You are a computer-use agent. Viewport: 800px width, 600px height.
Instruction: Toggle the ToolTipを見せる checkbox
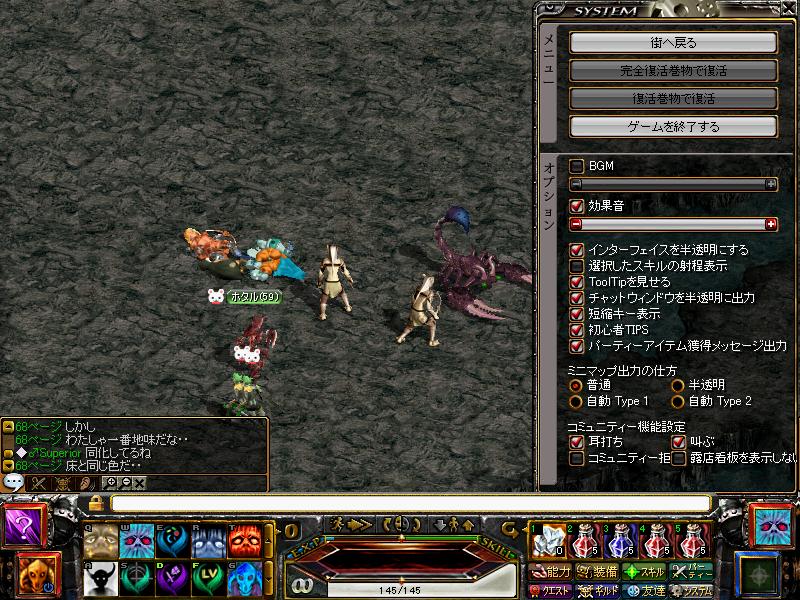tap(576, 282)
